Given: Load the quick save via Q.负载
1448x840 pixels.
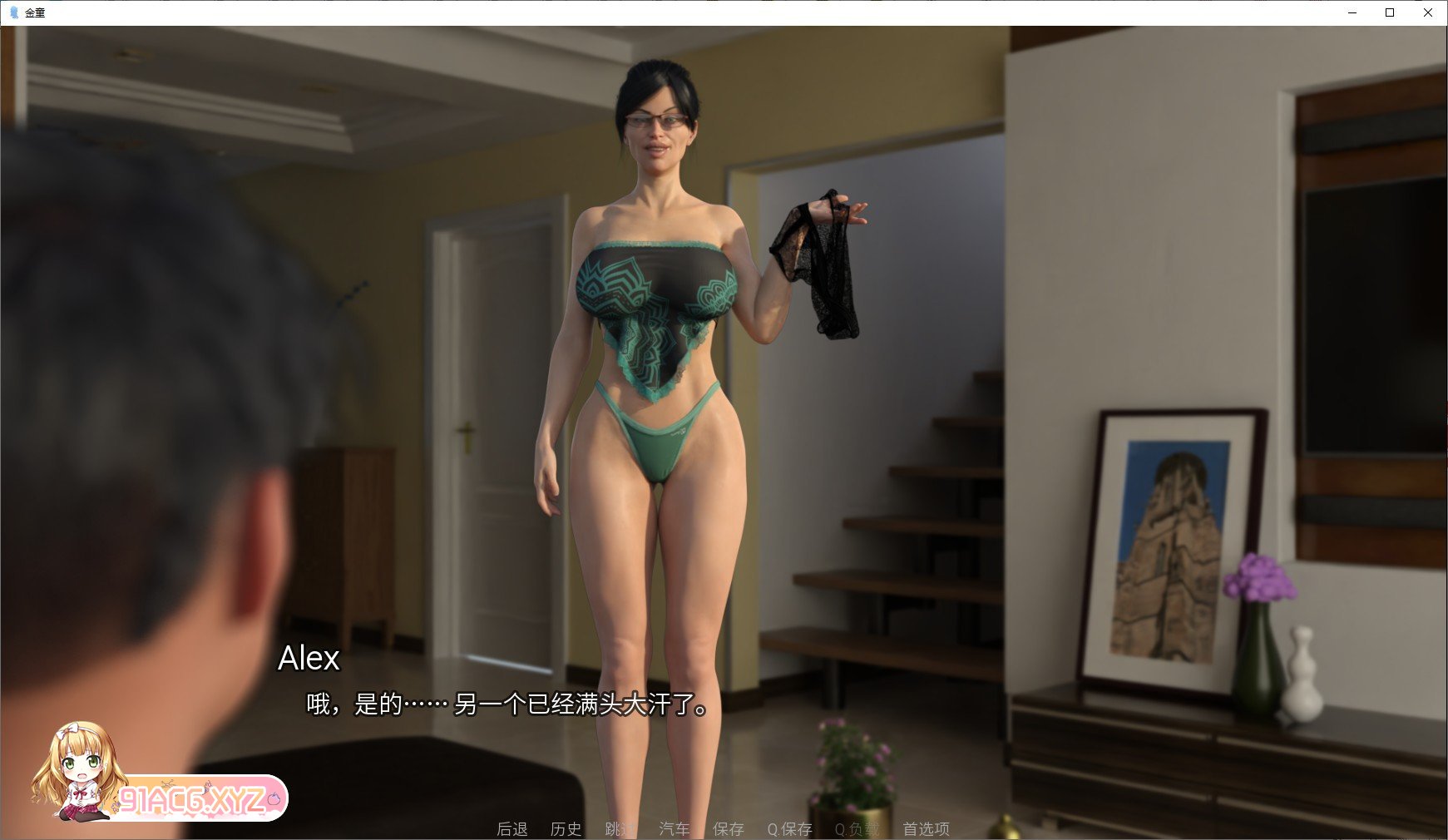Looking at the screenshot, I should coord(855,828).
